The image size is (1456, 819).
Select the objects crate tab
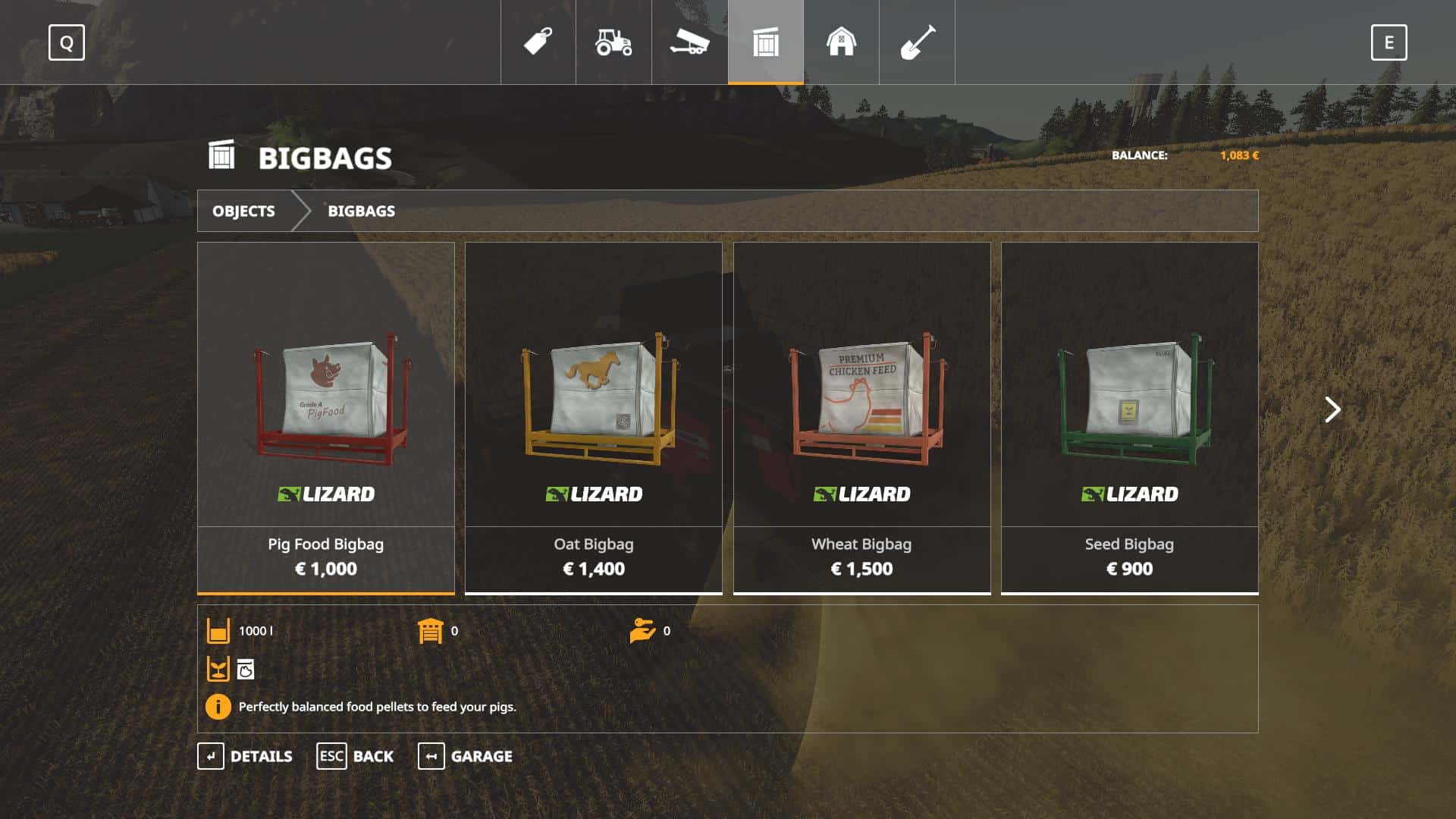point(765,42)
